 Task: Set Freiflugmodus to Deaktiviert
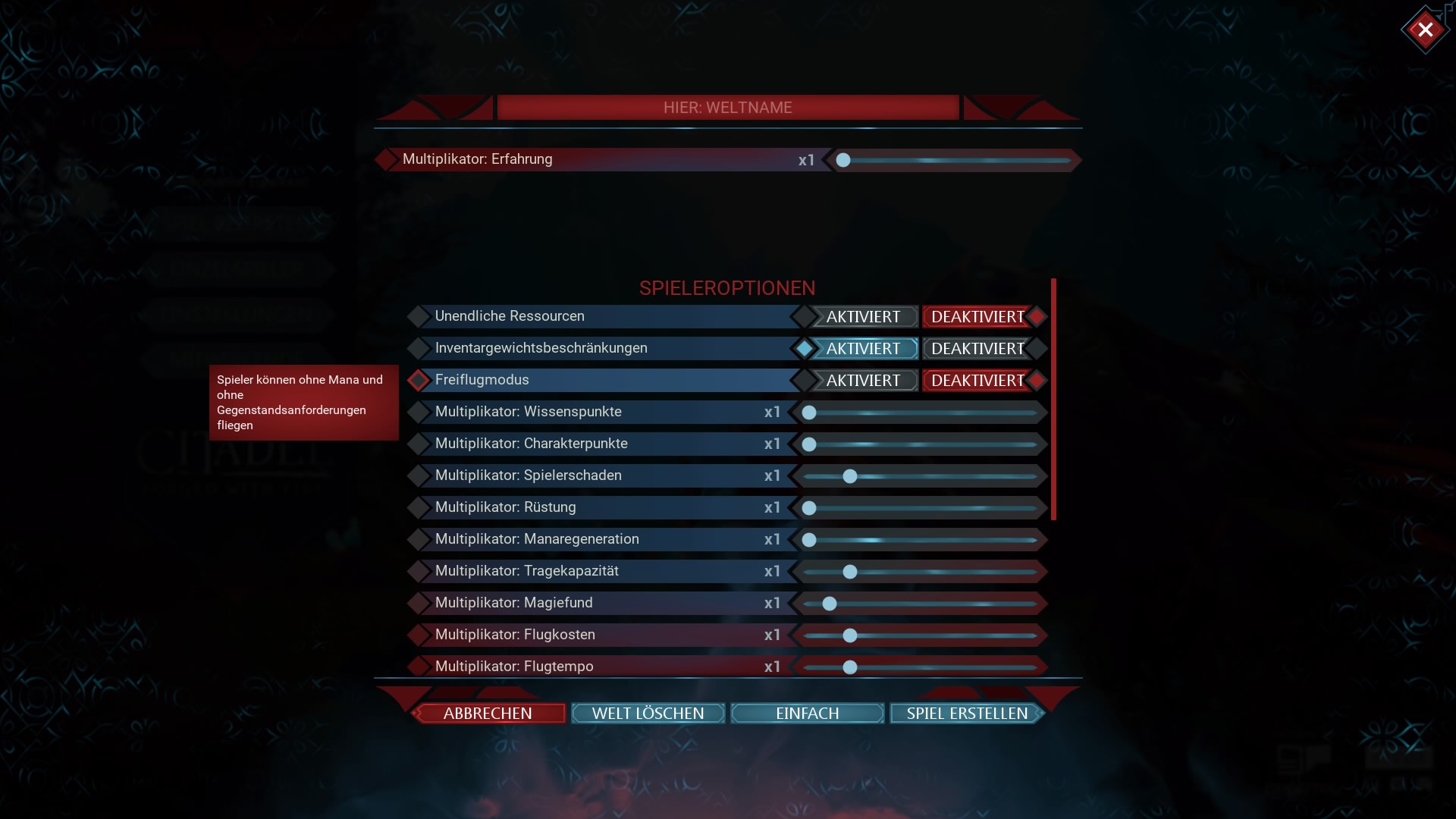pyautogui.click(x=977, y=381)
